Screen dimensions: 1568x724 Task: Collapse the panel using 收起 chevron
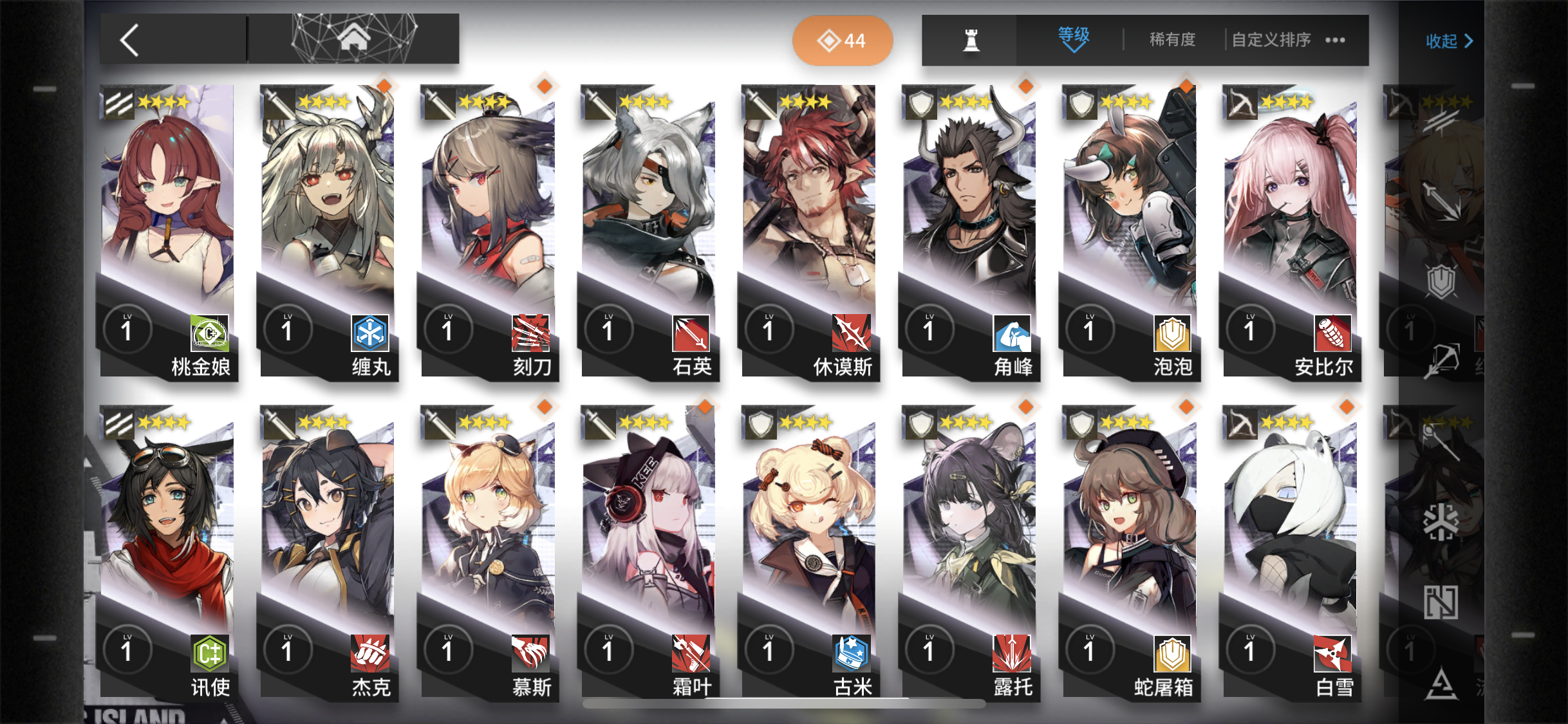pos(1447,40)
